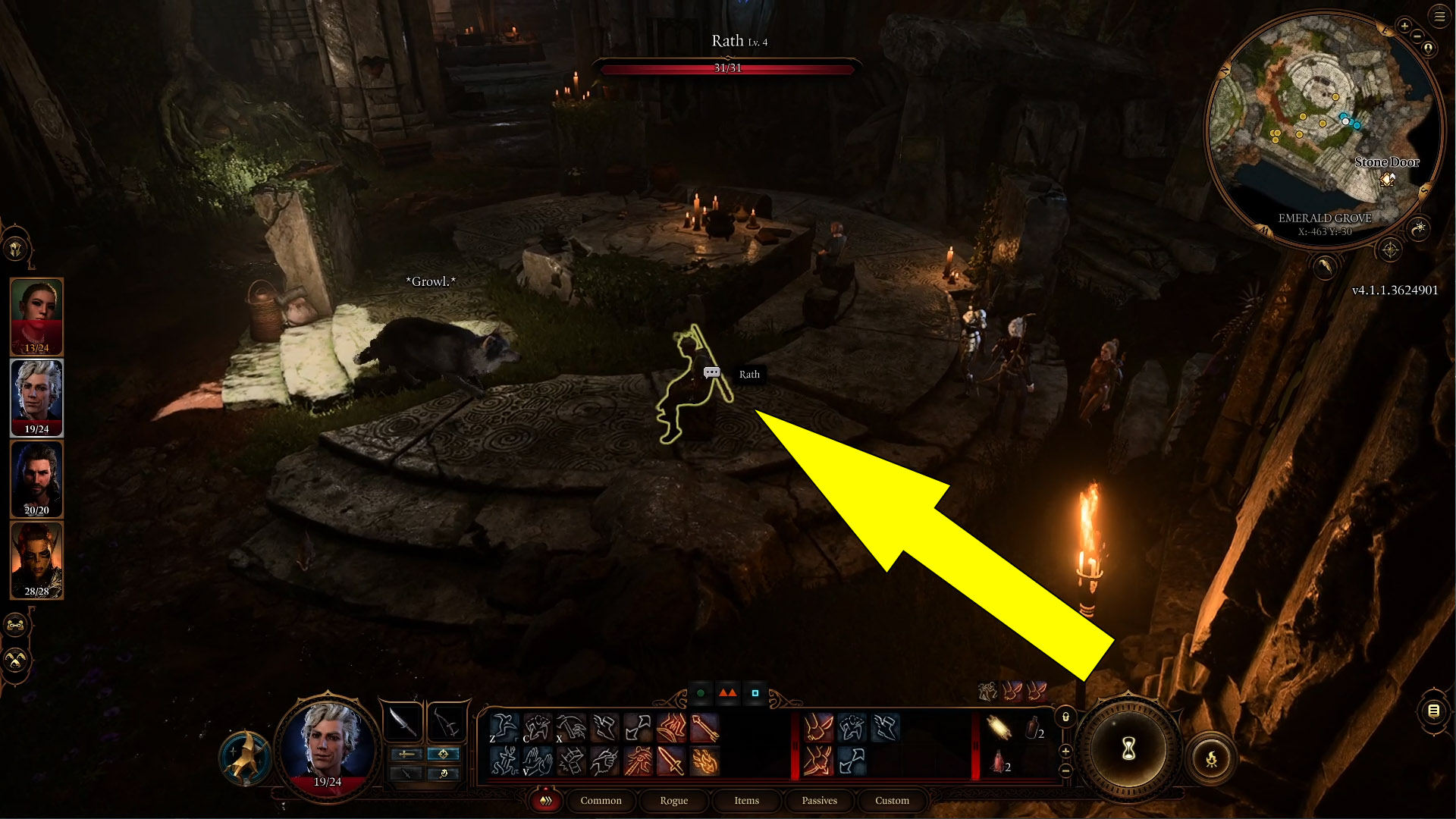Switch to the Passives hotbar tab
The width and height of the screenshot is (1456, 819).
(819, 801)
